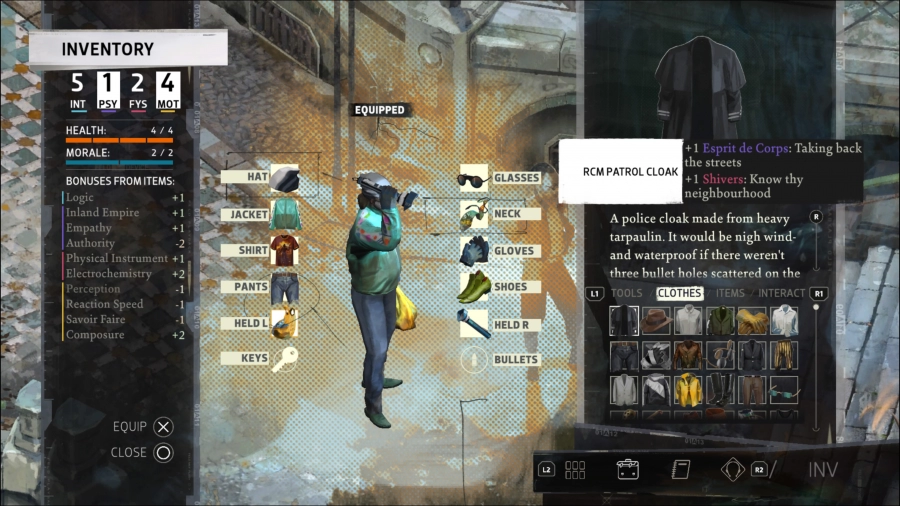The height and width of the screenshot is (506, 900).
Task: Select the sunglasses in the Glasses slot
Action: pos(474,178)
